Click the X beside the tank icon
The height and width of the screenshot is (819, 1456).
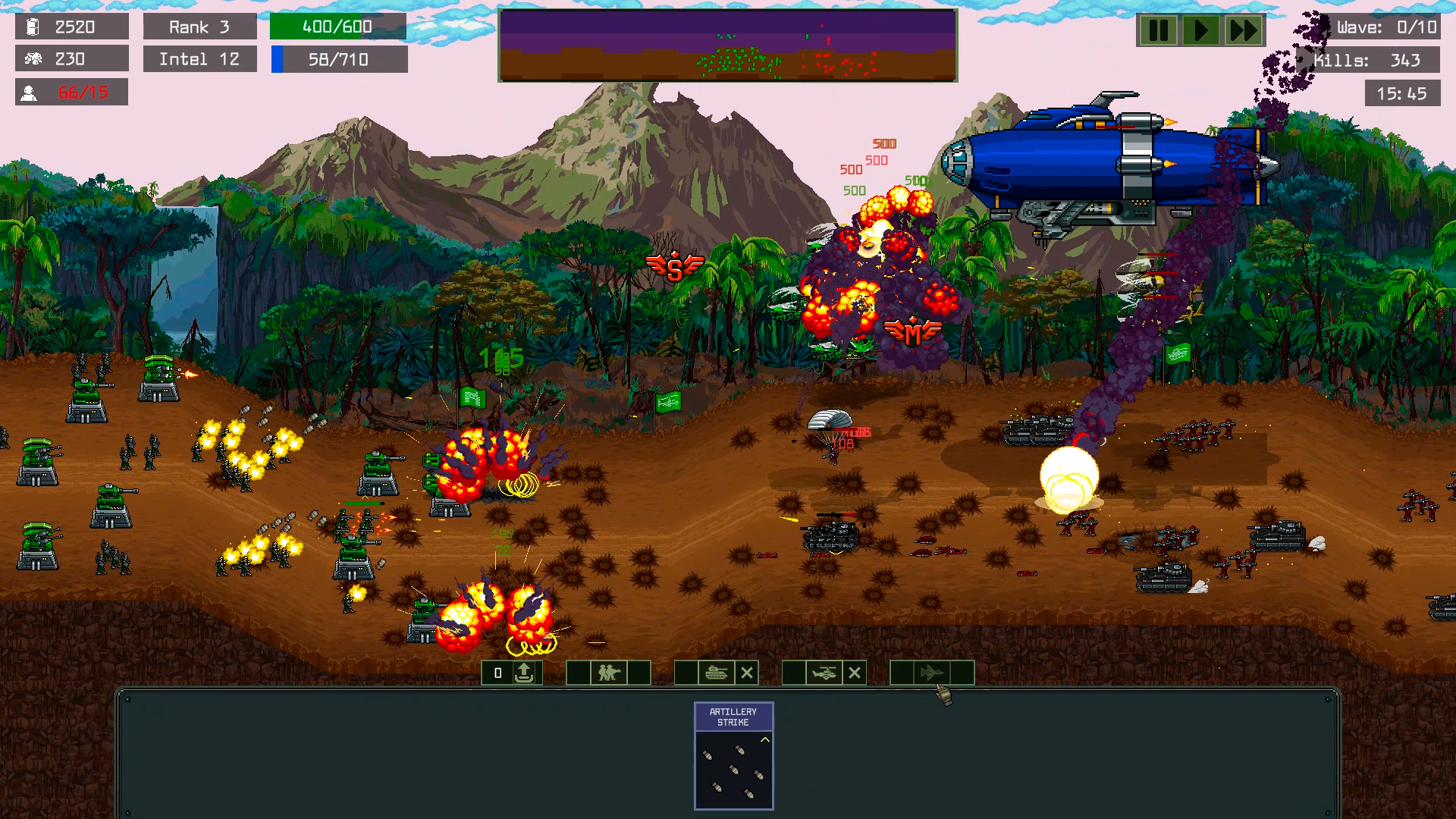747,673
